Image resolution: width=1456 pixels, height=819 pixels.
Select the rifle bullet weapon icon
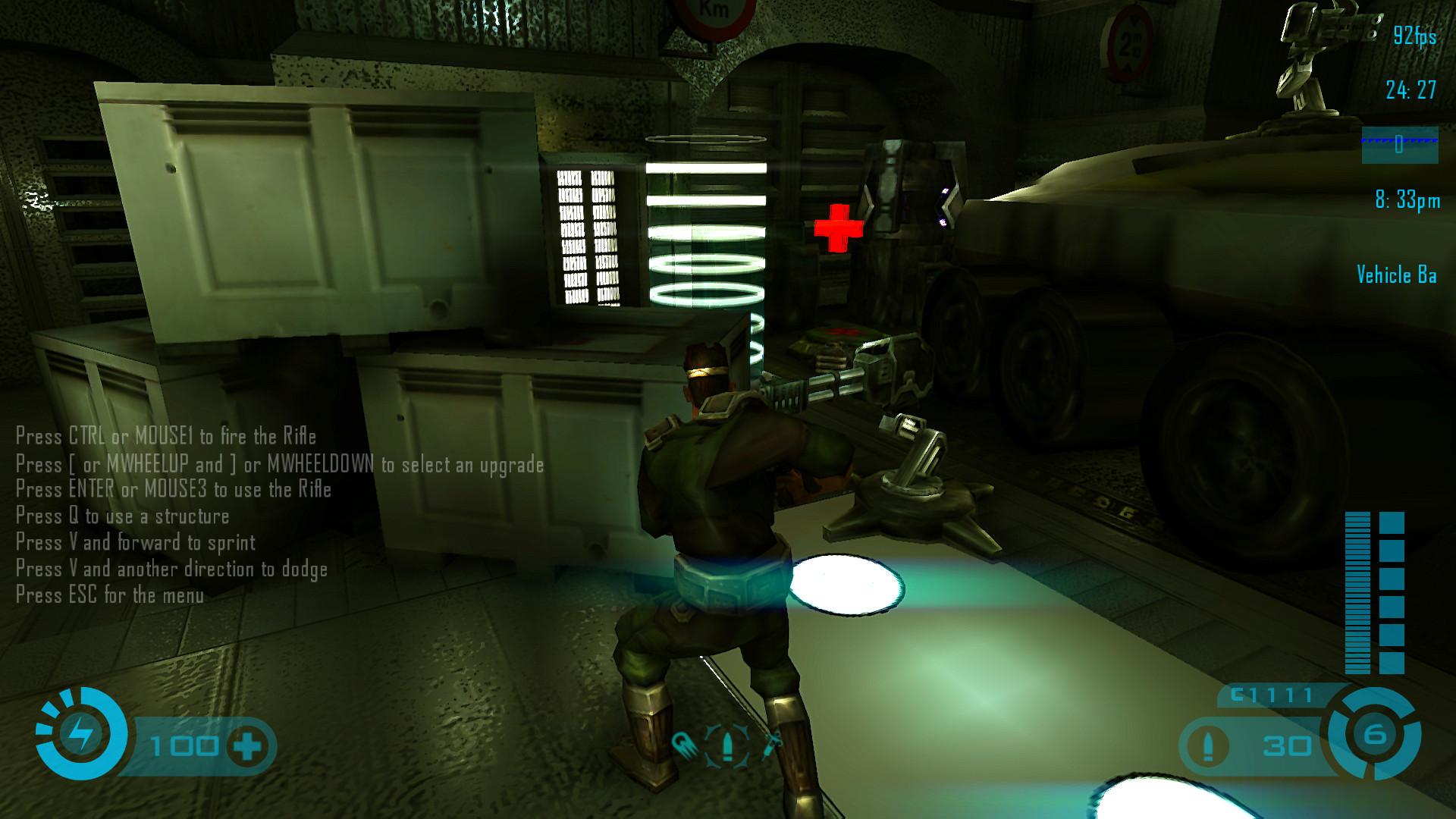tap(727, 745)
